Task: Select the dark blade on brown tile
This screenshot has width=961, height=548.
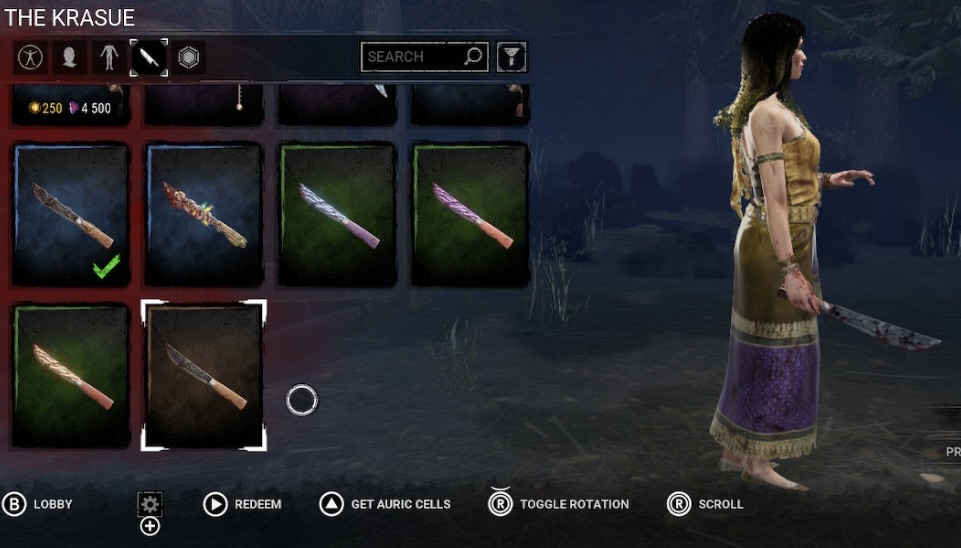Action: coord(204,375)
